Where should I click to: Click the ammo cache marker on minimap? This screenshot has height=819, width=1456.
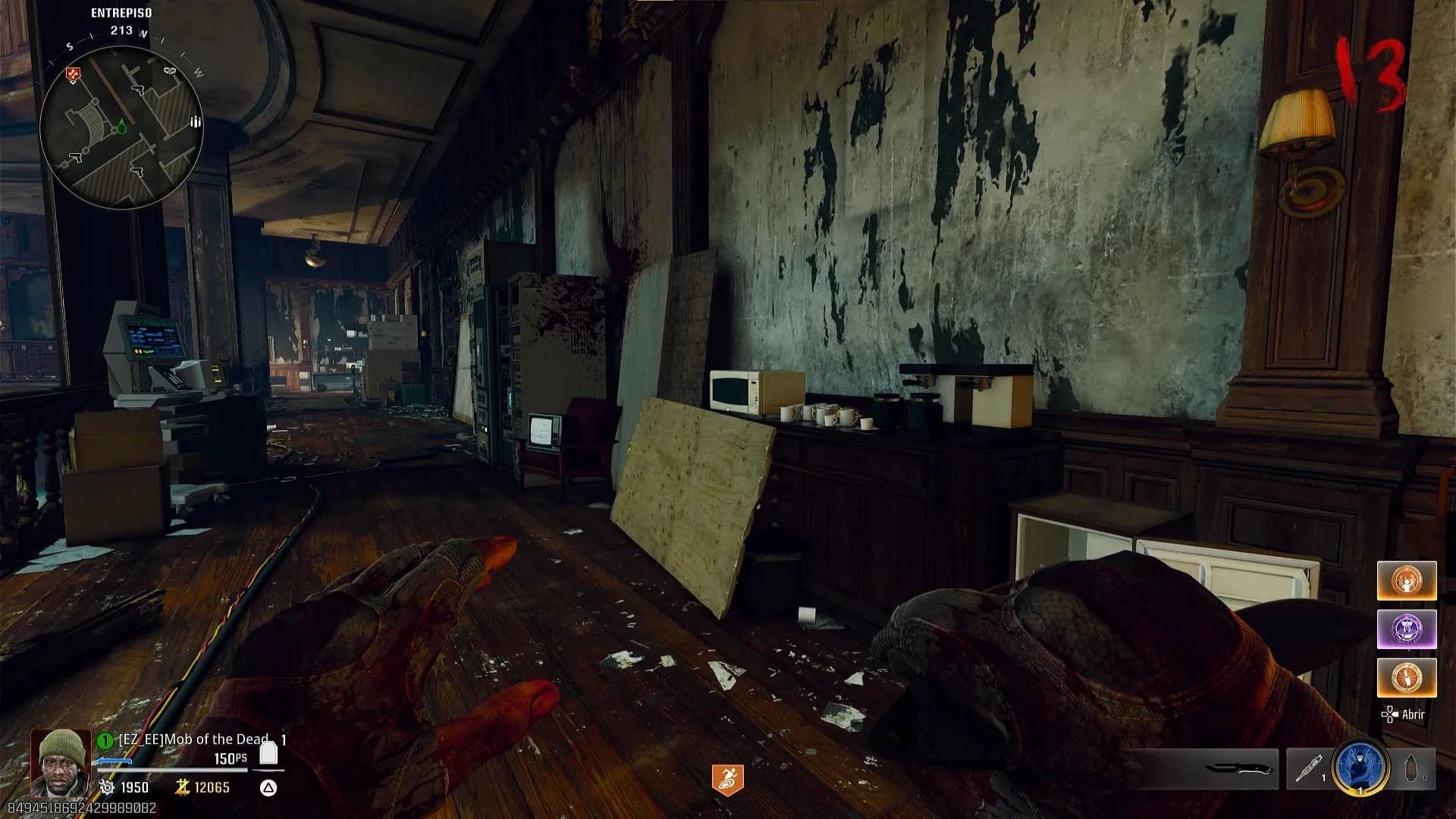196,121
